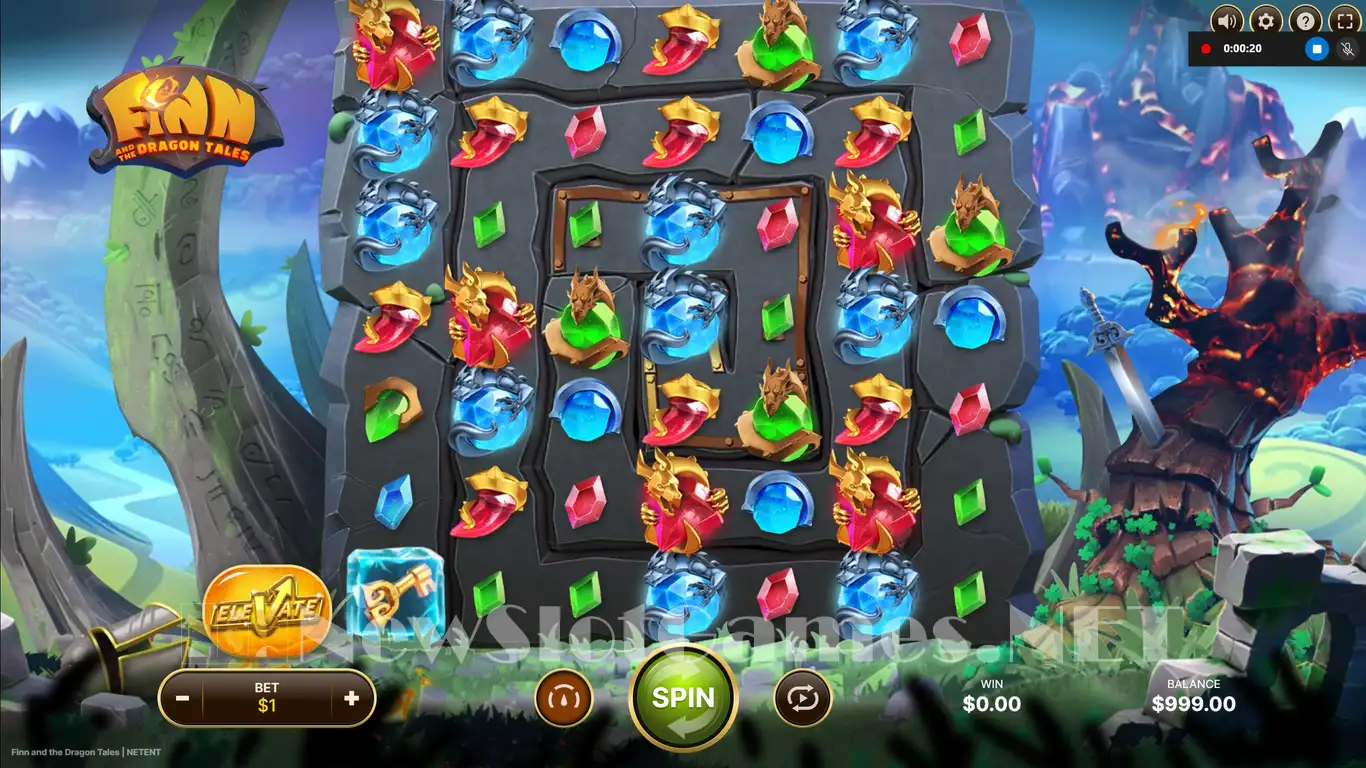Toggle the recorder's muted microphone icon

[x=1347, y=48]
